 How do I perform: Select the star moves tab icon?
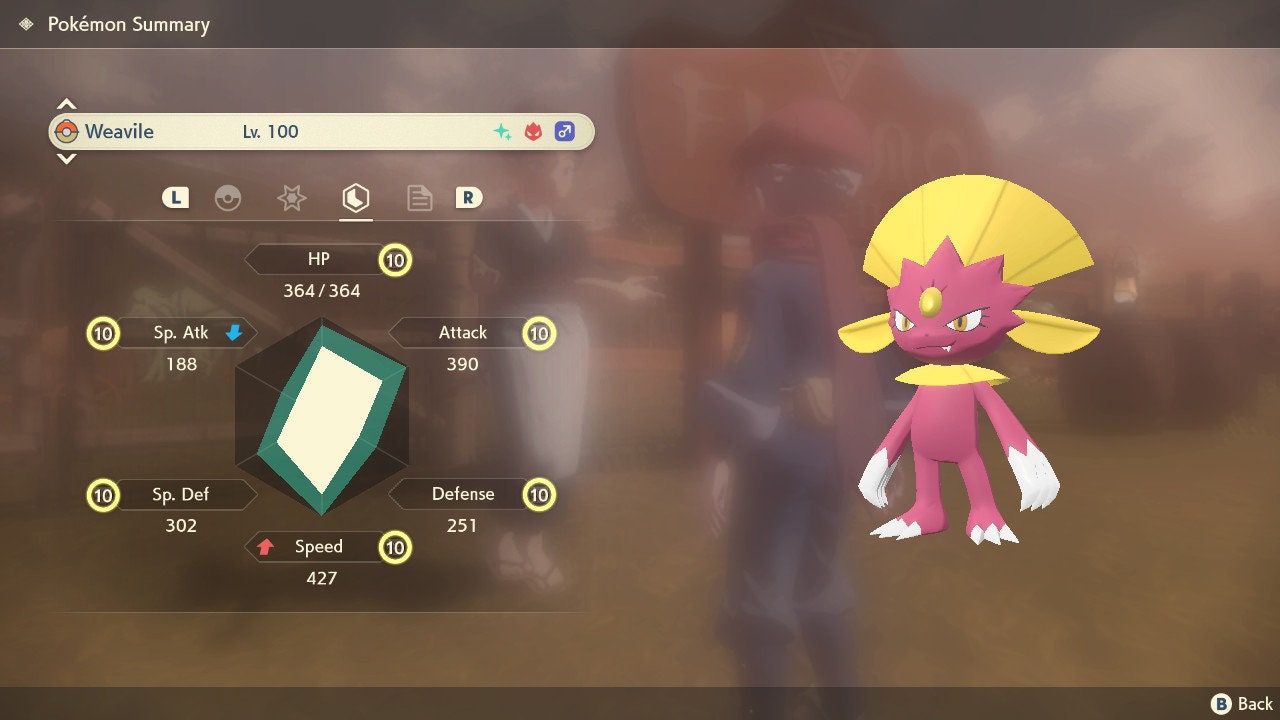(291, 198)
